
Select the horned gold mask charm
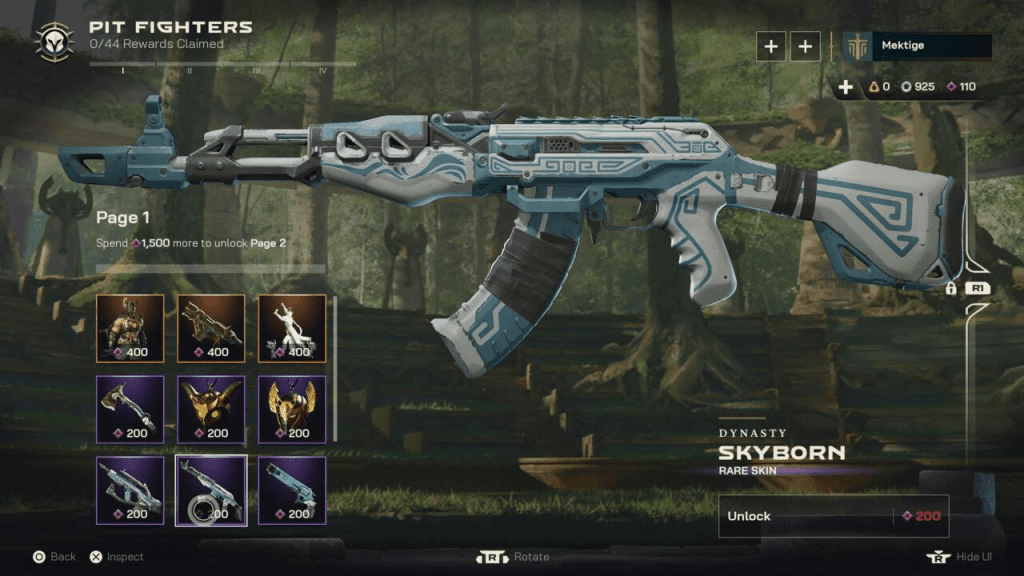(x=211, y=409)
